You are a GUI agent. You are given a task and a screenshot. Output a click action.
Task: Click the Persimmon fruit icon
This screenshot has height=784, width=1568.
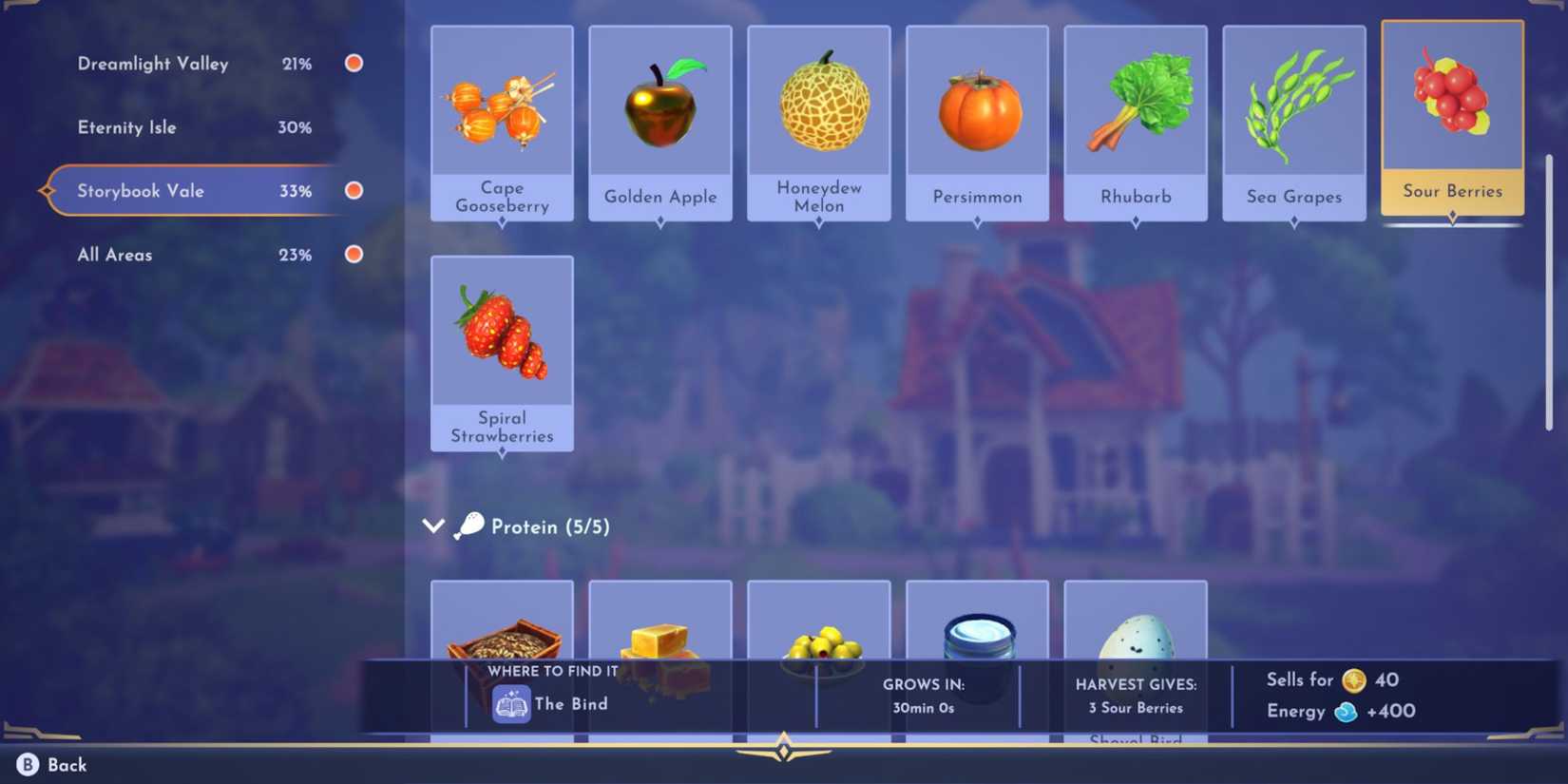[x=977, y=105]
